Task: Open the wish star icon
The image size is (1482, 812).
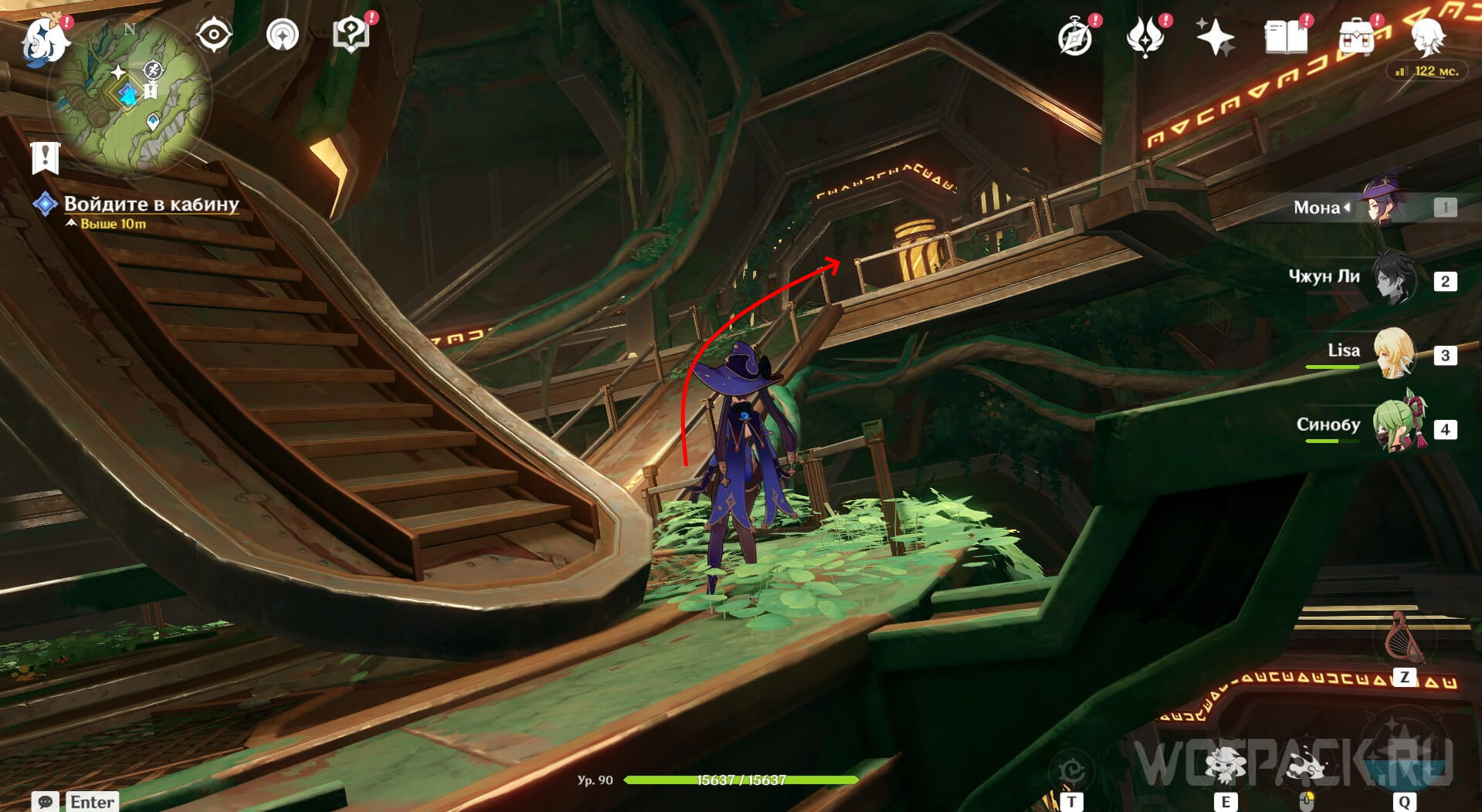Action: 1215,37
